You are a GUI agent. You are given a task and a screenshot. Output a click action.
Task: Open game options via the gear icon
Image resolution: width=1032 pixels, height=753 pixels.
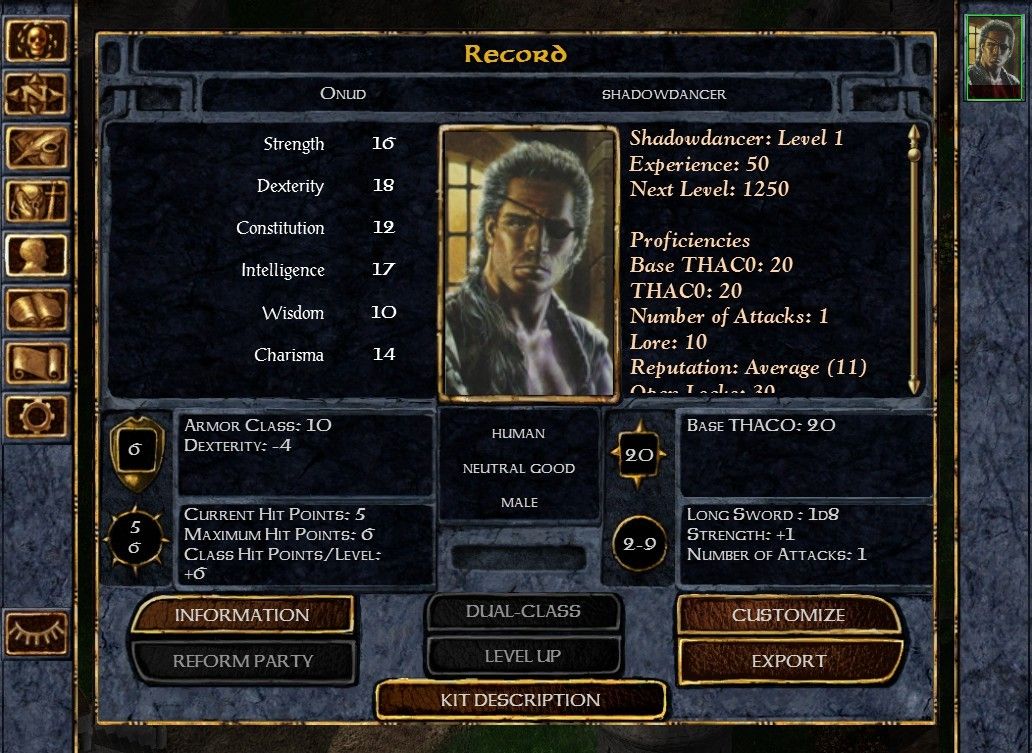pos(37,414)
